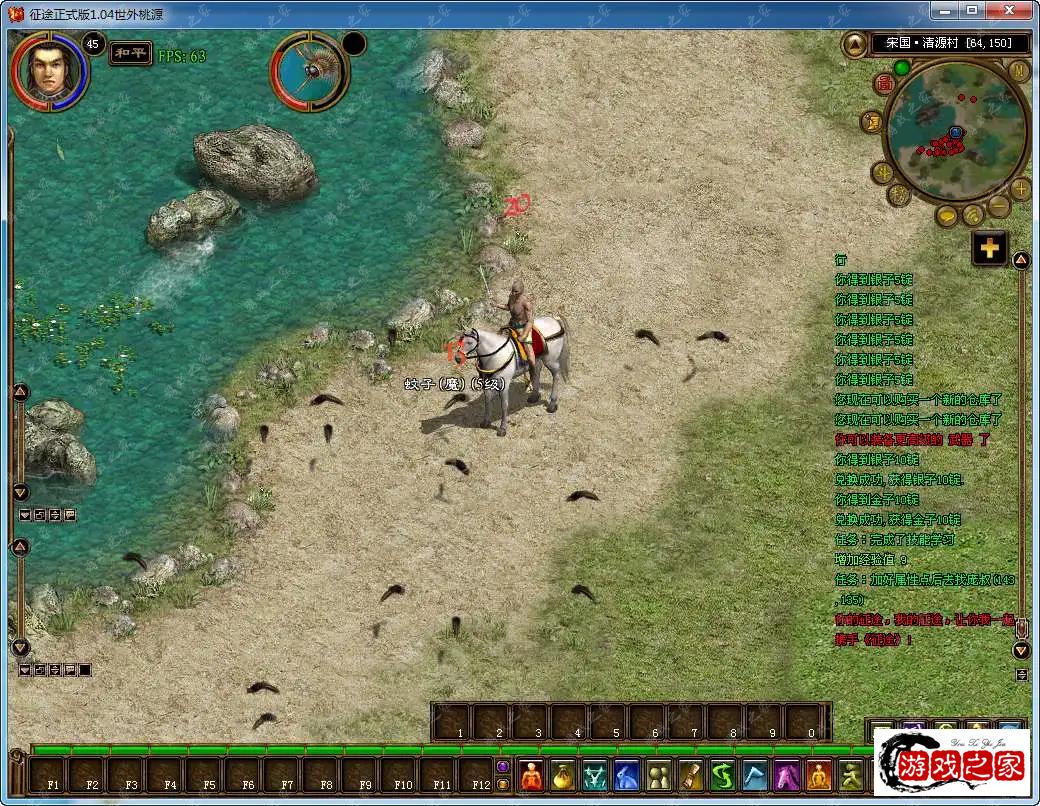Open the two-figures social icon
This screenshot has width=1040, height=806.
(659, 776)
